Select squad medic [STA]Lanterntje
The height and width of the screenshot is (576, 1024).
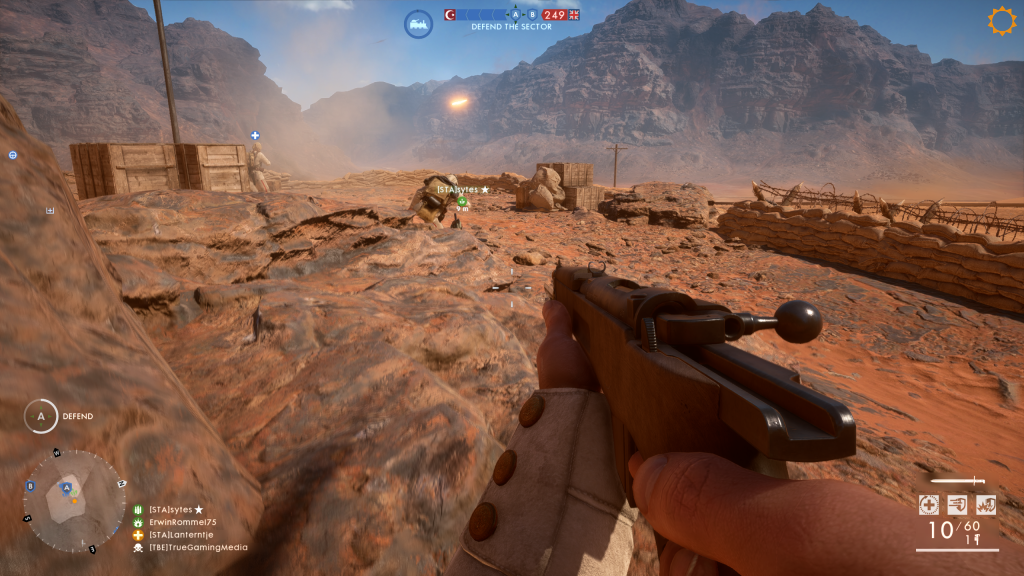(x=182, y=535)
